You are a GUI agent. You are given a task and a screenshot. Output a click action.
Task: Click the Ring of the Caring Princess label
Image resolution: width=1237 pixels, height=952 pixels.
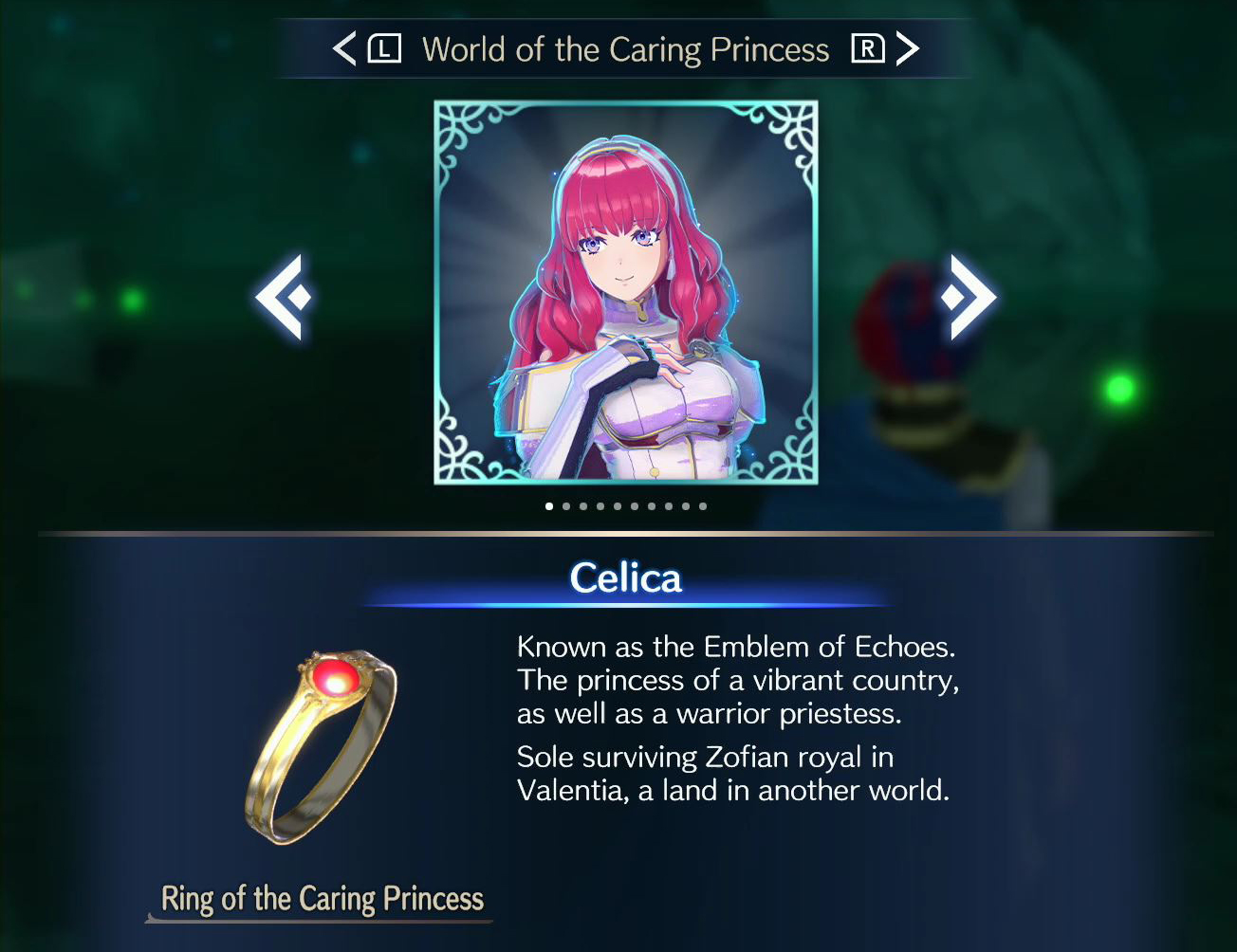(x=323, y=898)
